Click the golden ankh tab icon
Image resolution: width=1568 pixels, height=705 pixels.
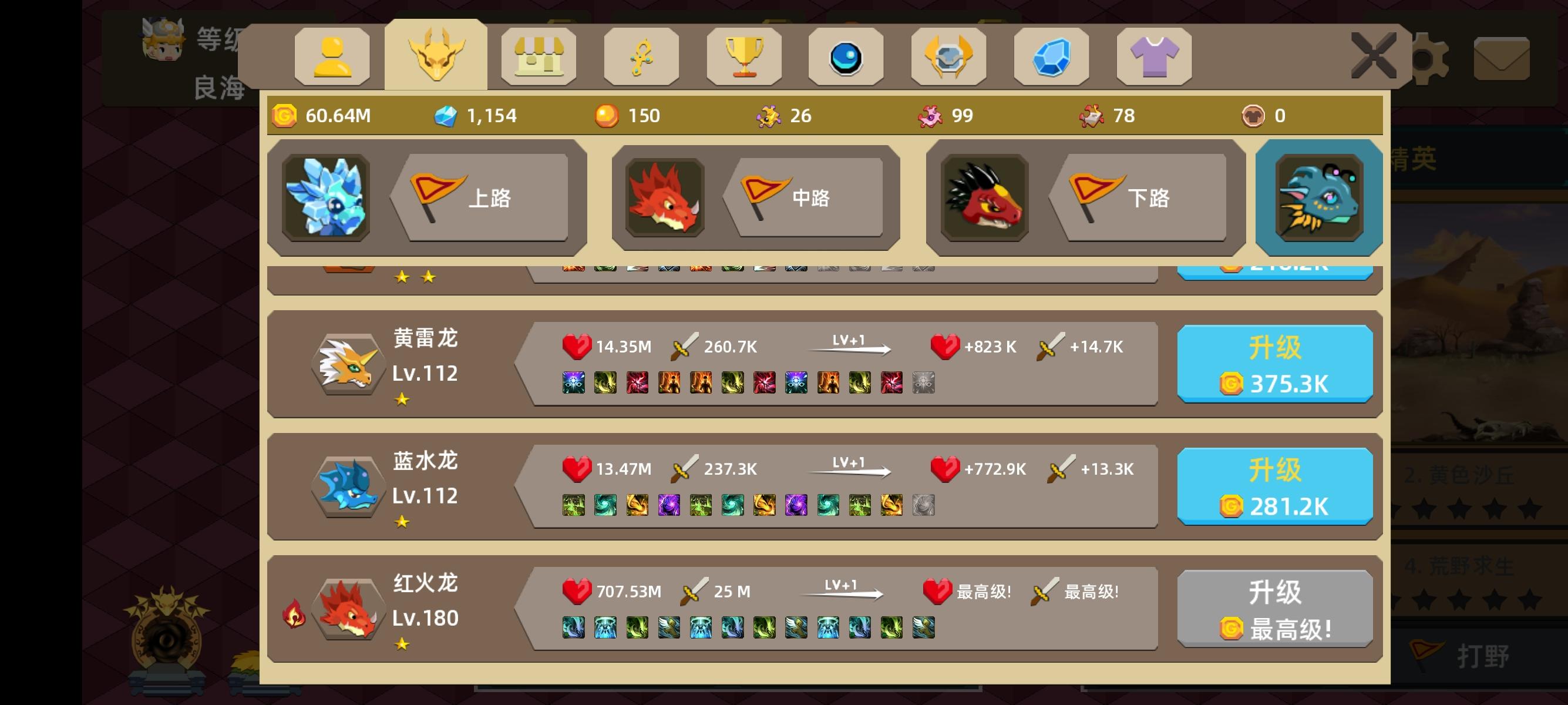(641, 56)
